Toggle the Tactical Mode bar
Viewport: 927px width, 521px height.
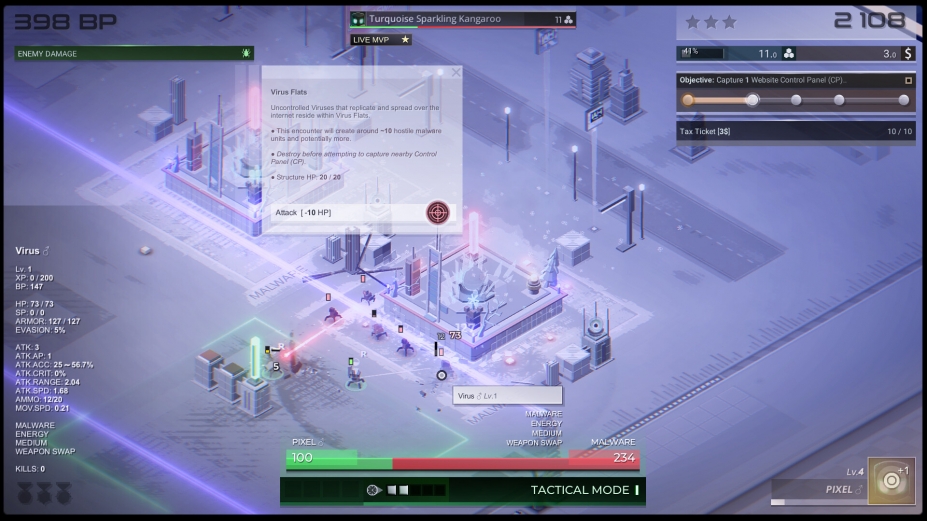[x=463, y=490]
